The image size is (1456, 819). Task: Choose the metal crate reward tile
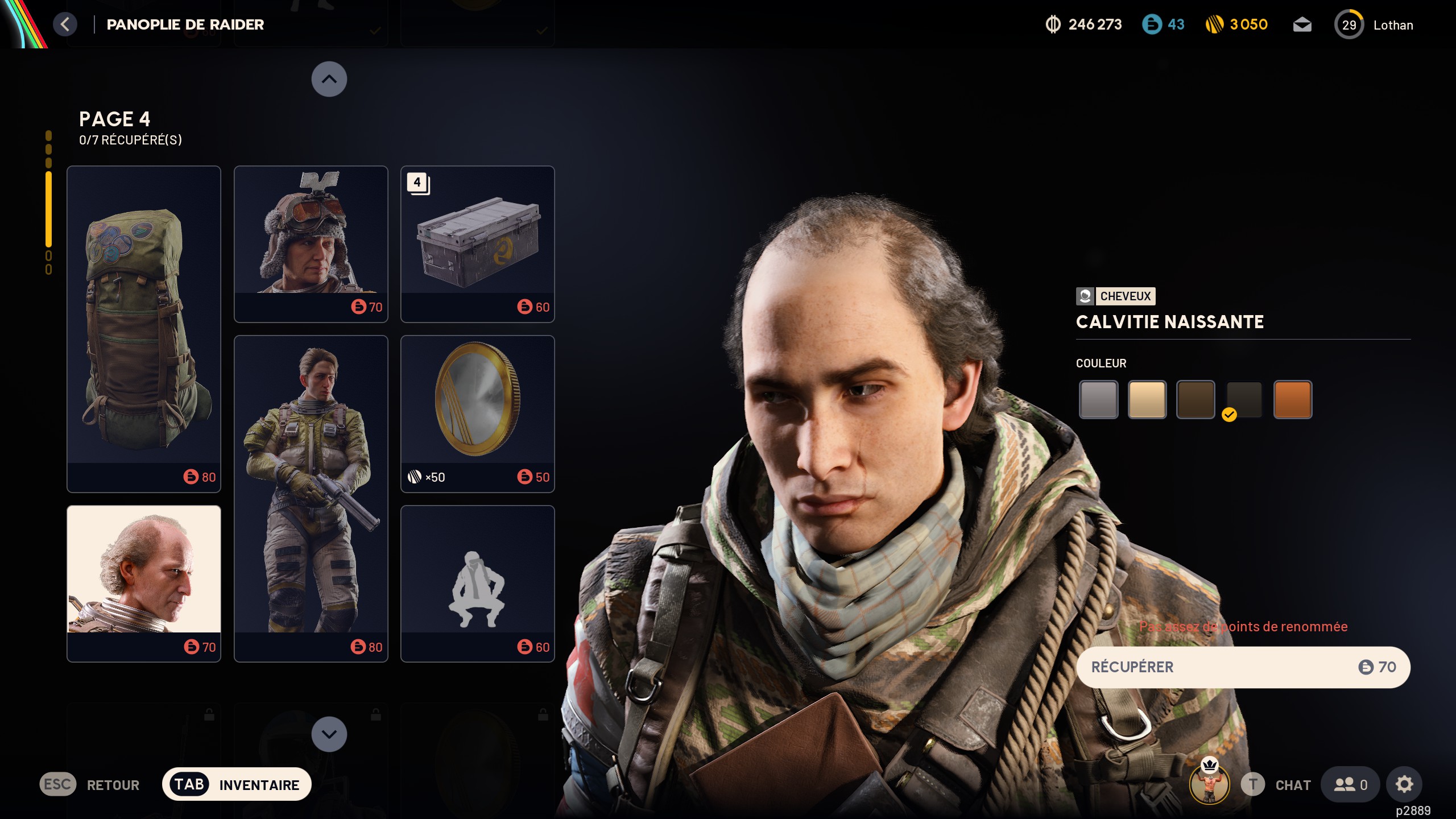click(x=477, y=243)
